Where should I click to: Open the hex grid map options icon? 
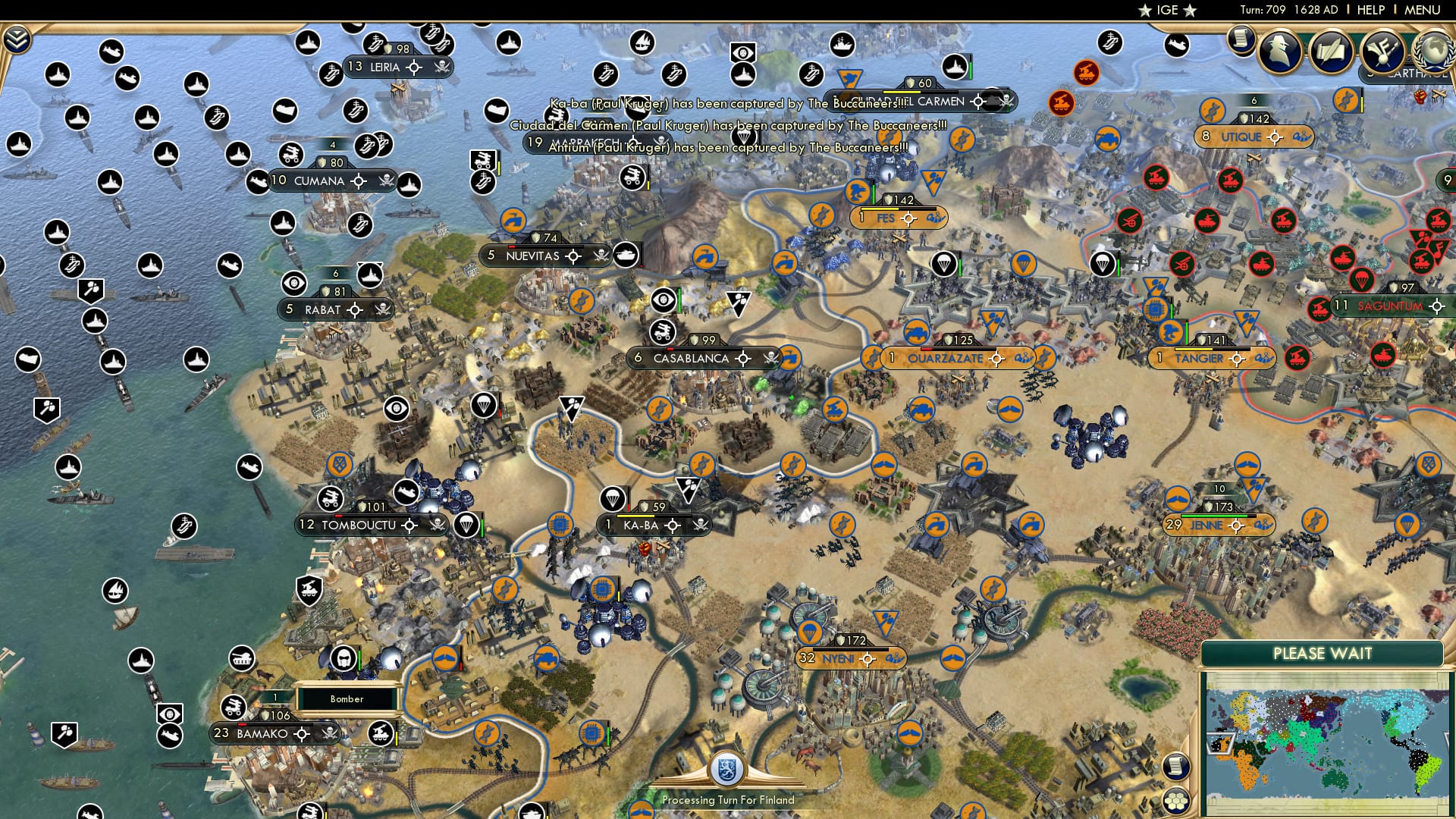tap(1176, 801)
